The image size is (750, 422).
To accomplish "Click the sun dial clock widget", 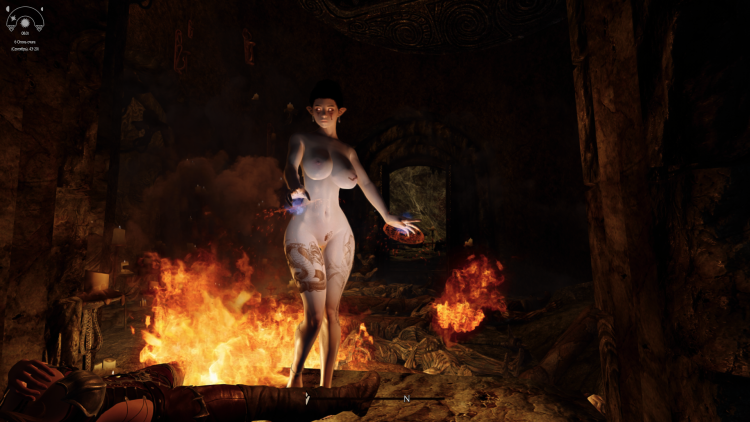I will pyautogui.click(x=25, y=20).
